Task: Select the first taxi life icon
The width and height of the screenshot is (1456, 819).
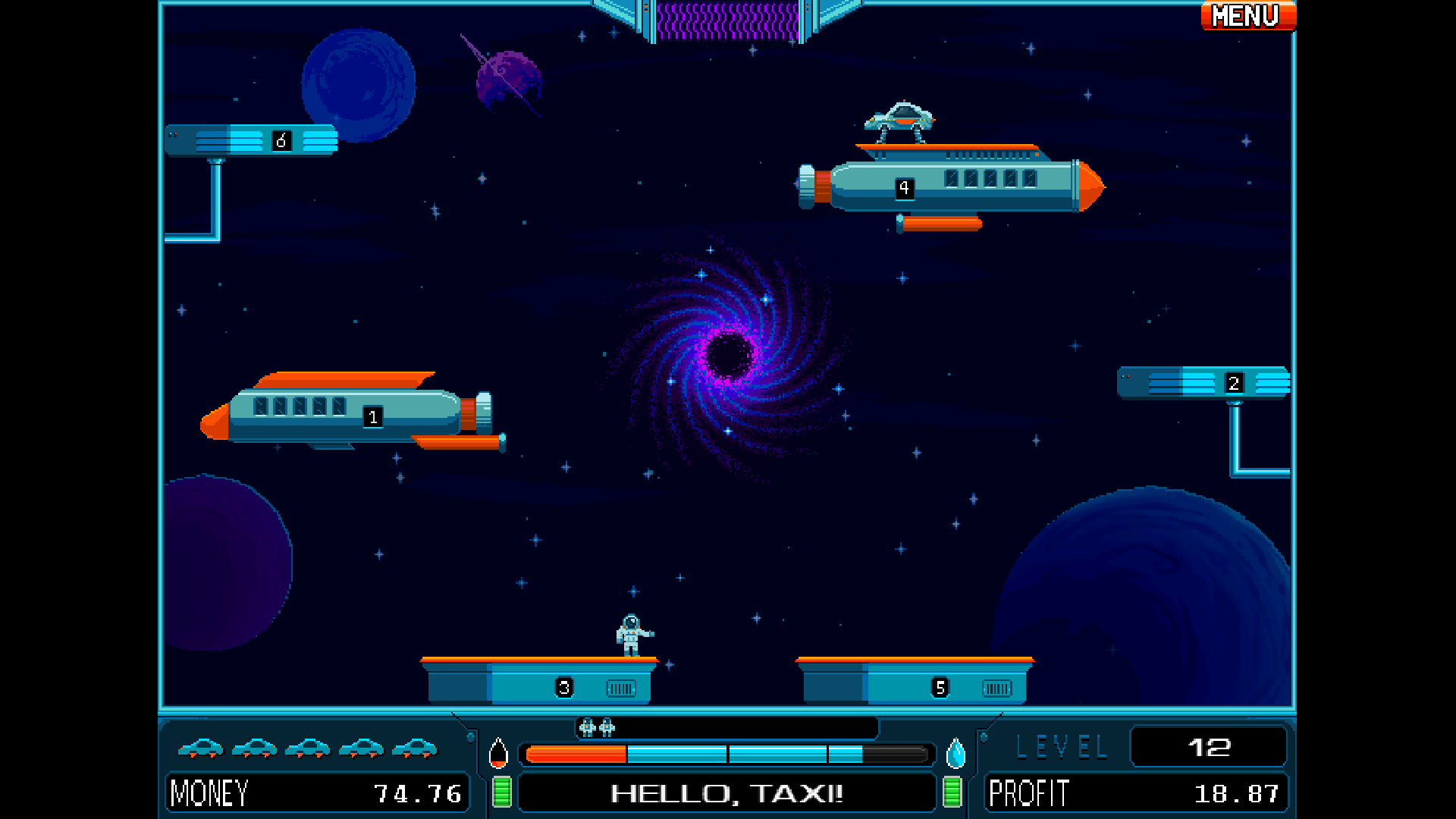Action: (x=202, y=749)
